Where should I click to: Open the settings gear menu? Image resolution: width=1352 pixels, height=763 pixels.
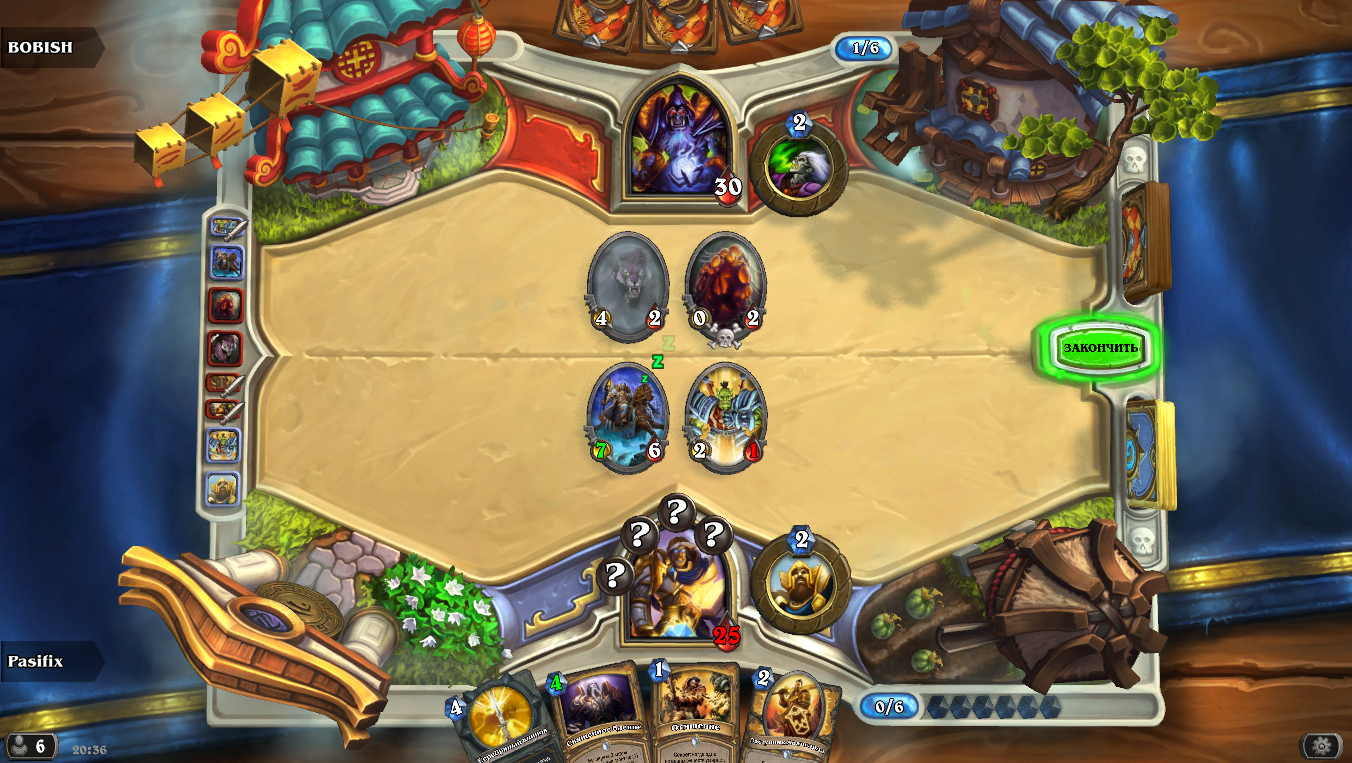[1321, 746]
